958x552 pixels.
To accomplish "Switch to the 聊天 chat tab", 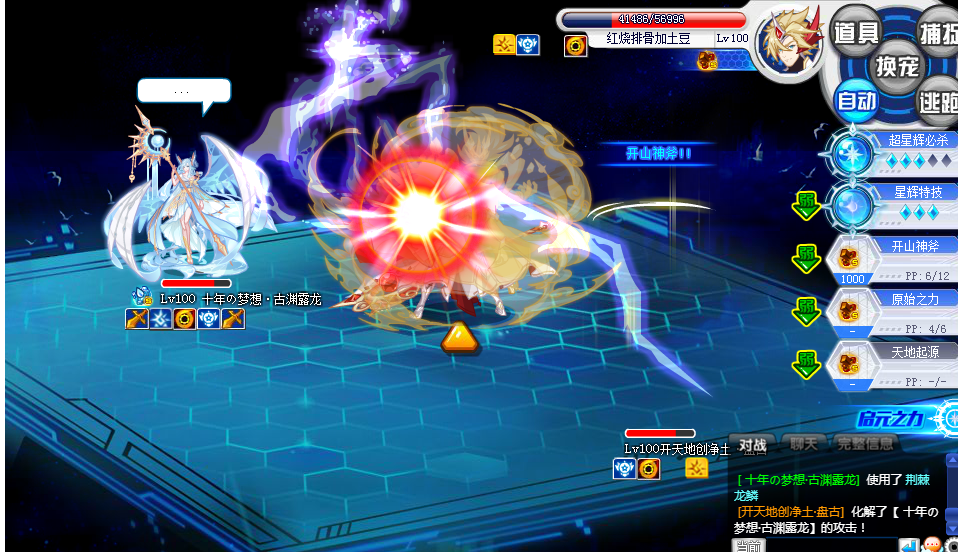I will [804, 444].
